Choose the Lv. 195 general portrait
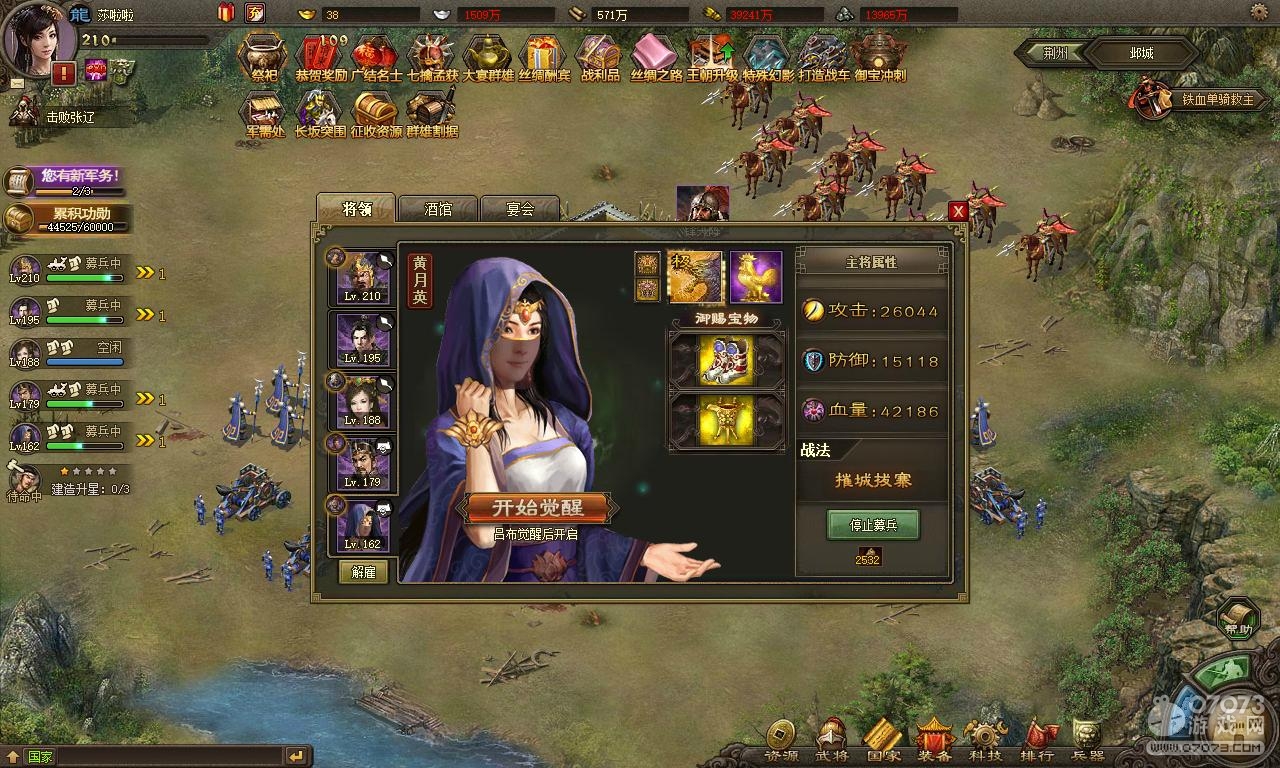Image resolution: width=1280 pixels, height=768 pixels. click(x=362, y=339)
